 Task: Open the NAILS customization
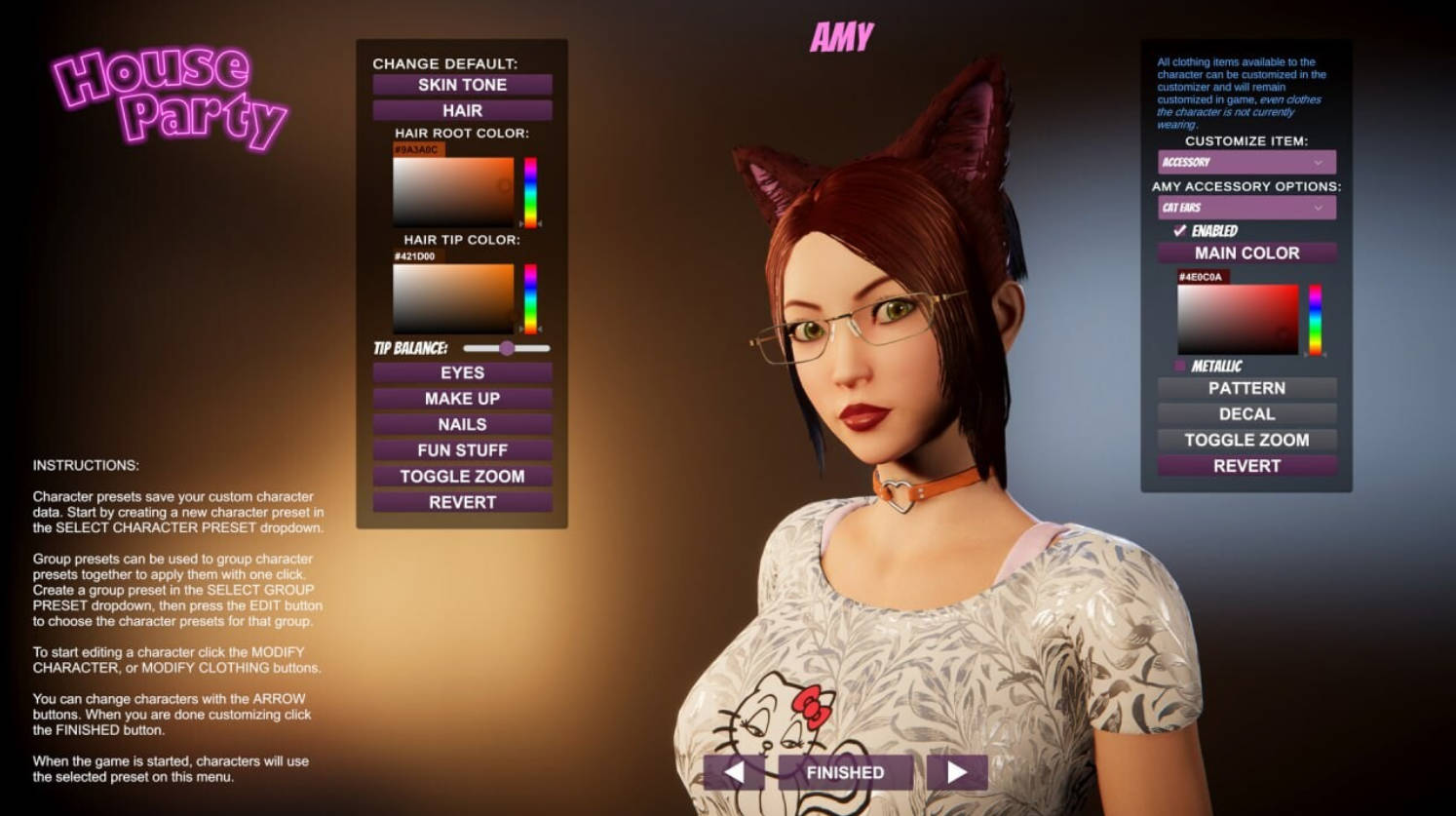click(462, 424)
